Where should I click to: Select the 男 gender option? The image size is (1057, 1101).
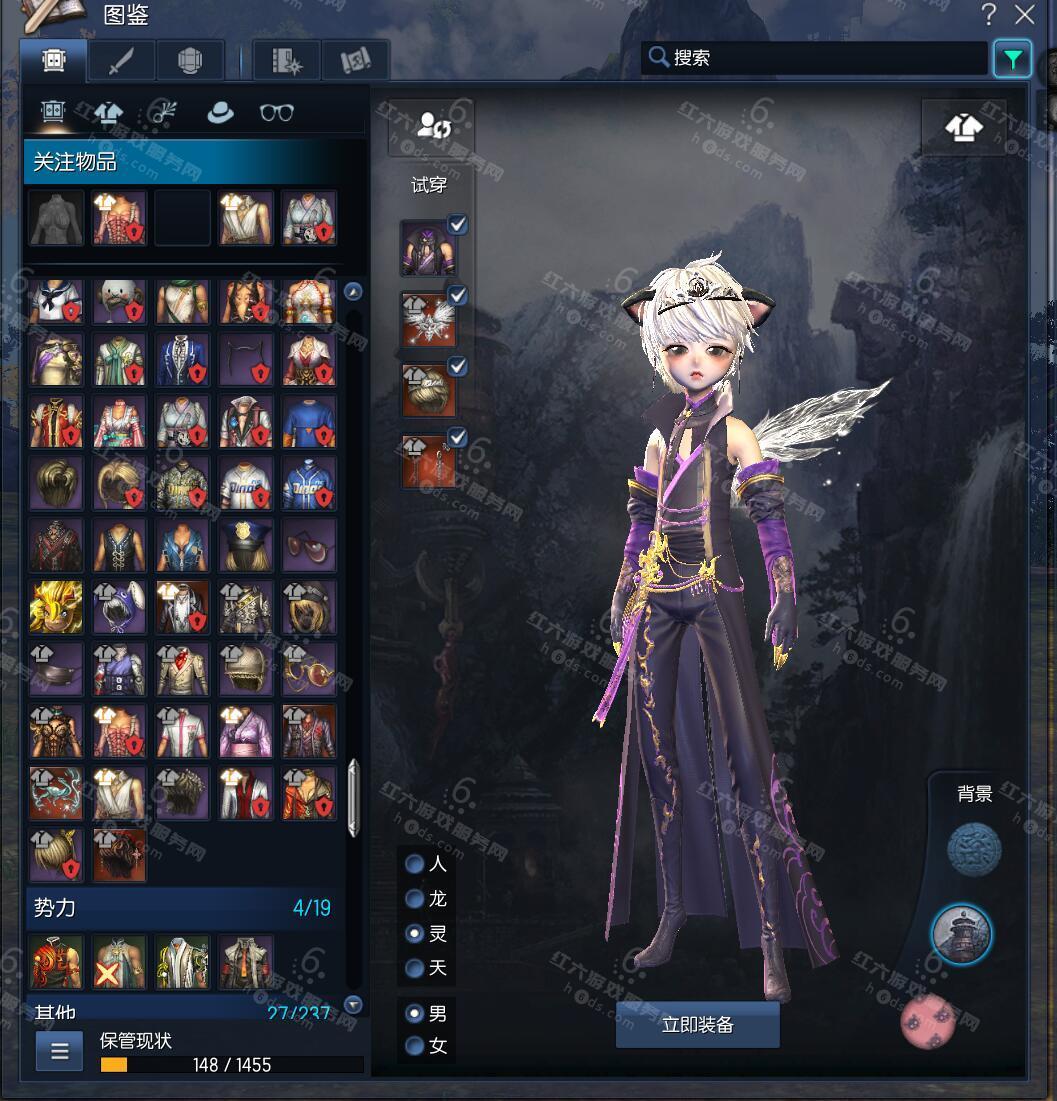coord(415,1014)
